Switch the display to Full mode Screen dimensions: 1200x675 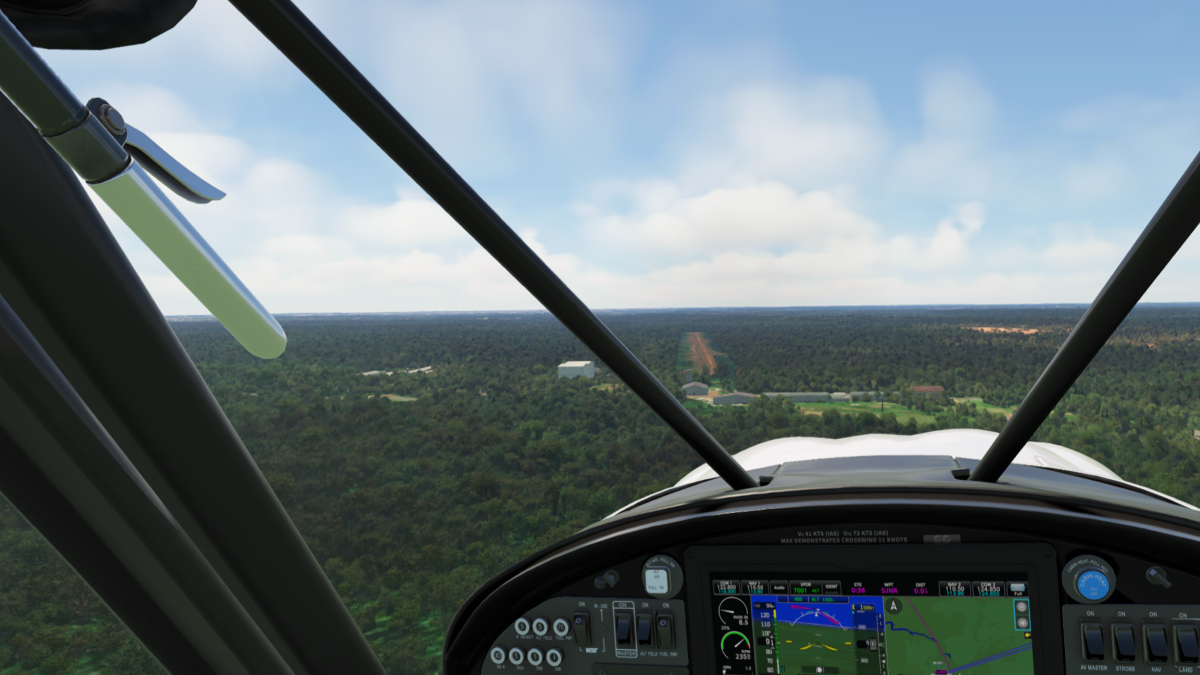pos(1019,590)
